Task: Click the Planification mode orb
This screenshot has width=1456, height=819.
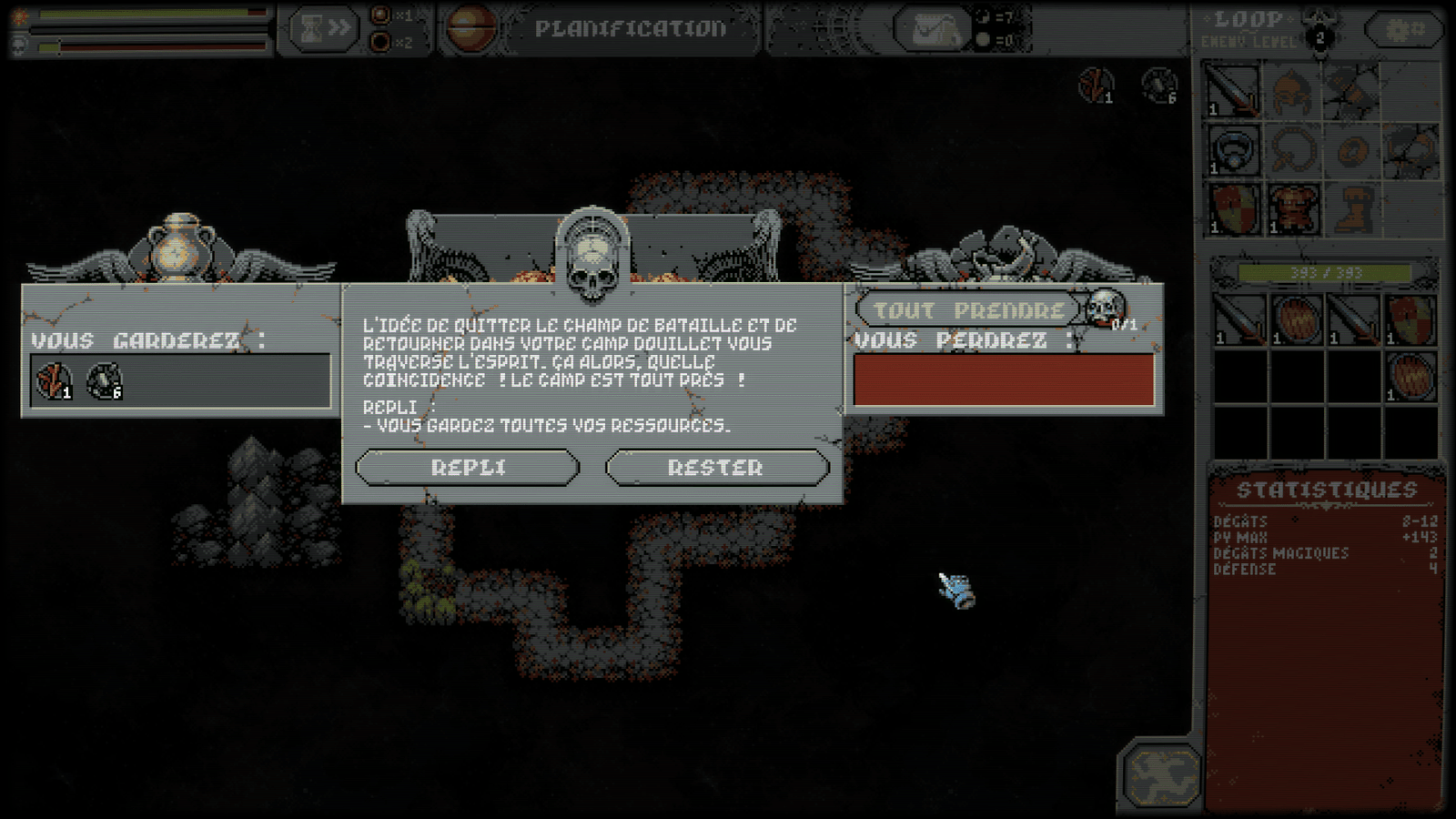Action: pos(470,28)
